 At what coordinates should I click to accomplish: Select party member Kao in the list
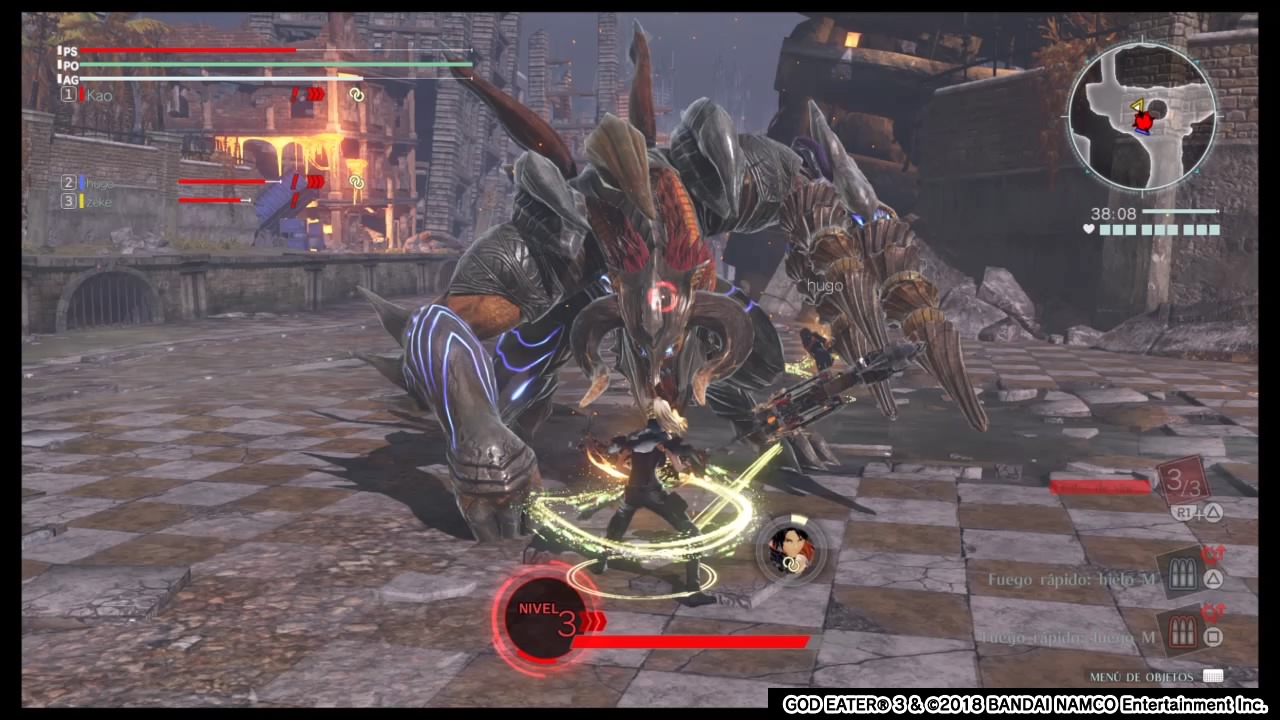click(x=99, y=95)
